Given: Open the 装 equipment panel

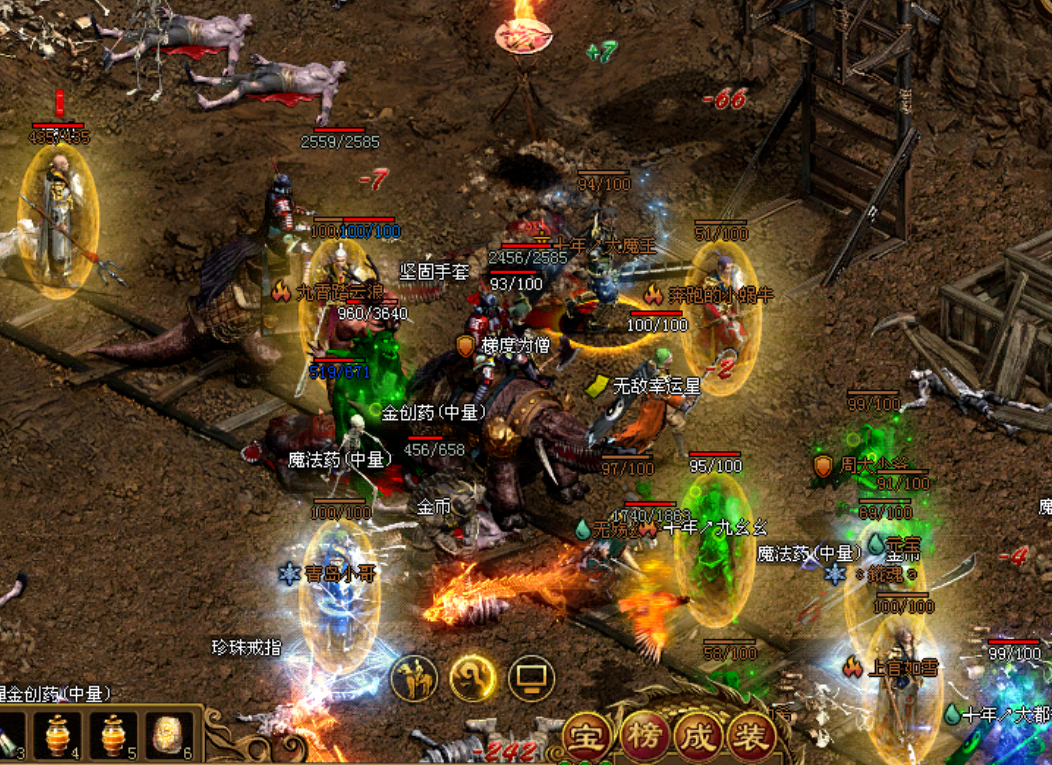Looking at the screenshot, I should (752, 737).
